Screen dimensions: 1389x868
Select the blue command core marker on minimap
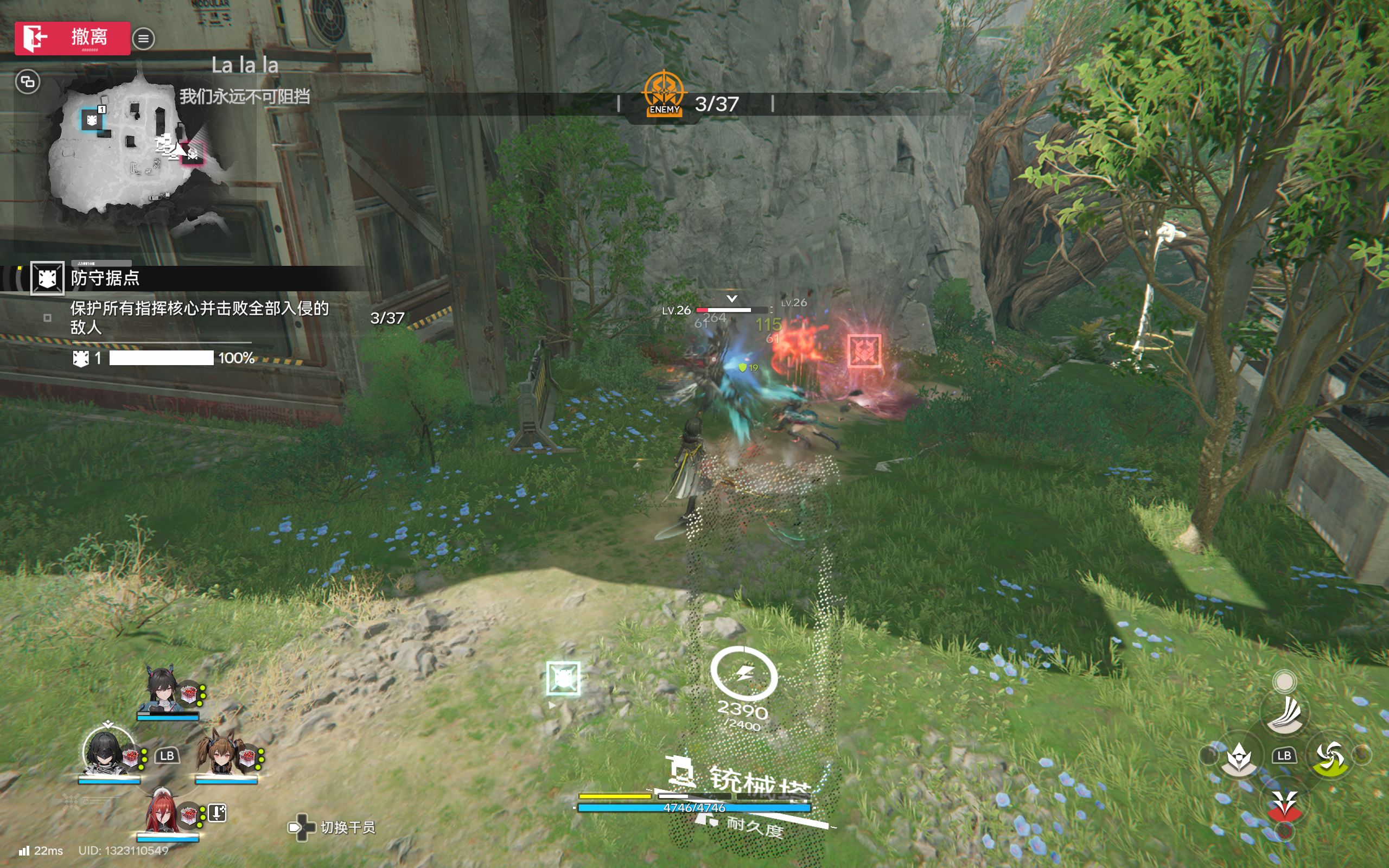click(91, 120)
